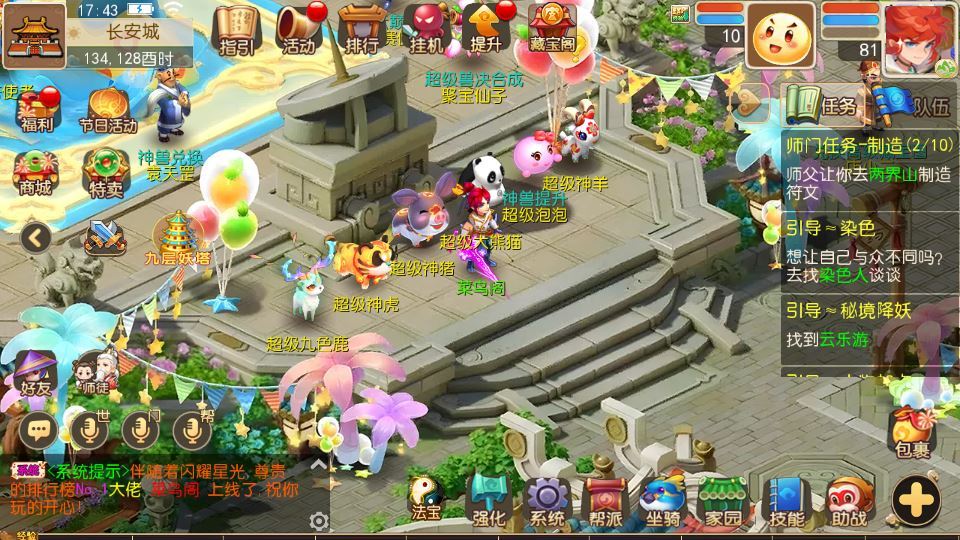Enter the 藏宝阁 treasure pavilion
960x540 pixels.
coord(552,29)
